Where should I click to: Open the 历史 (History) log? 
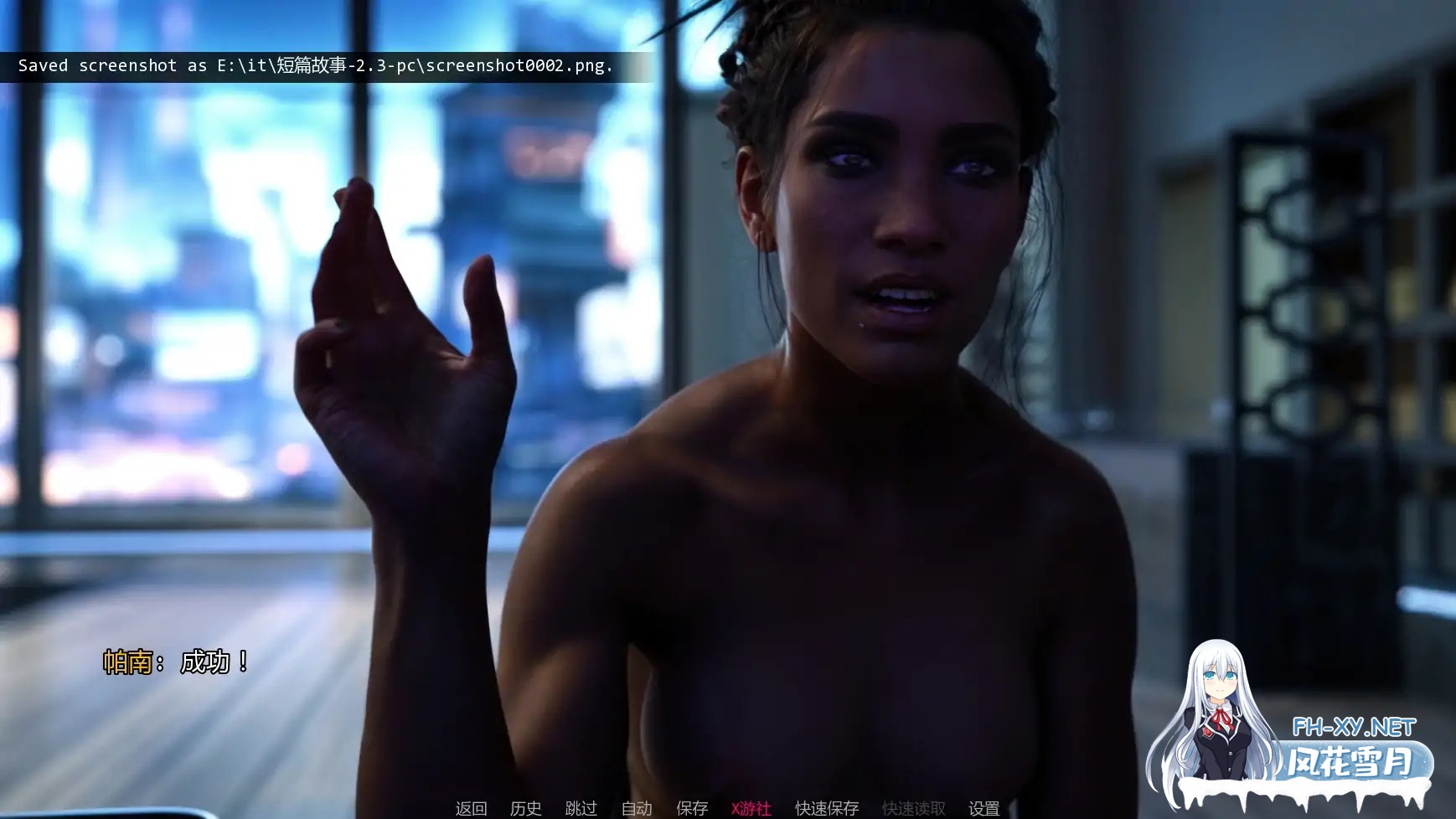pos(525,808)
